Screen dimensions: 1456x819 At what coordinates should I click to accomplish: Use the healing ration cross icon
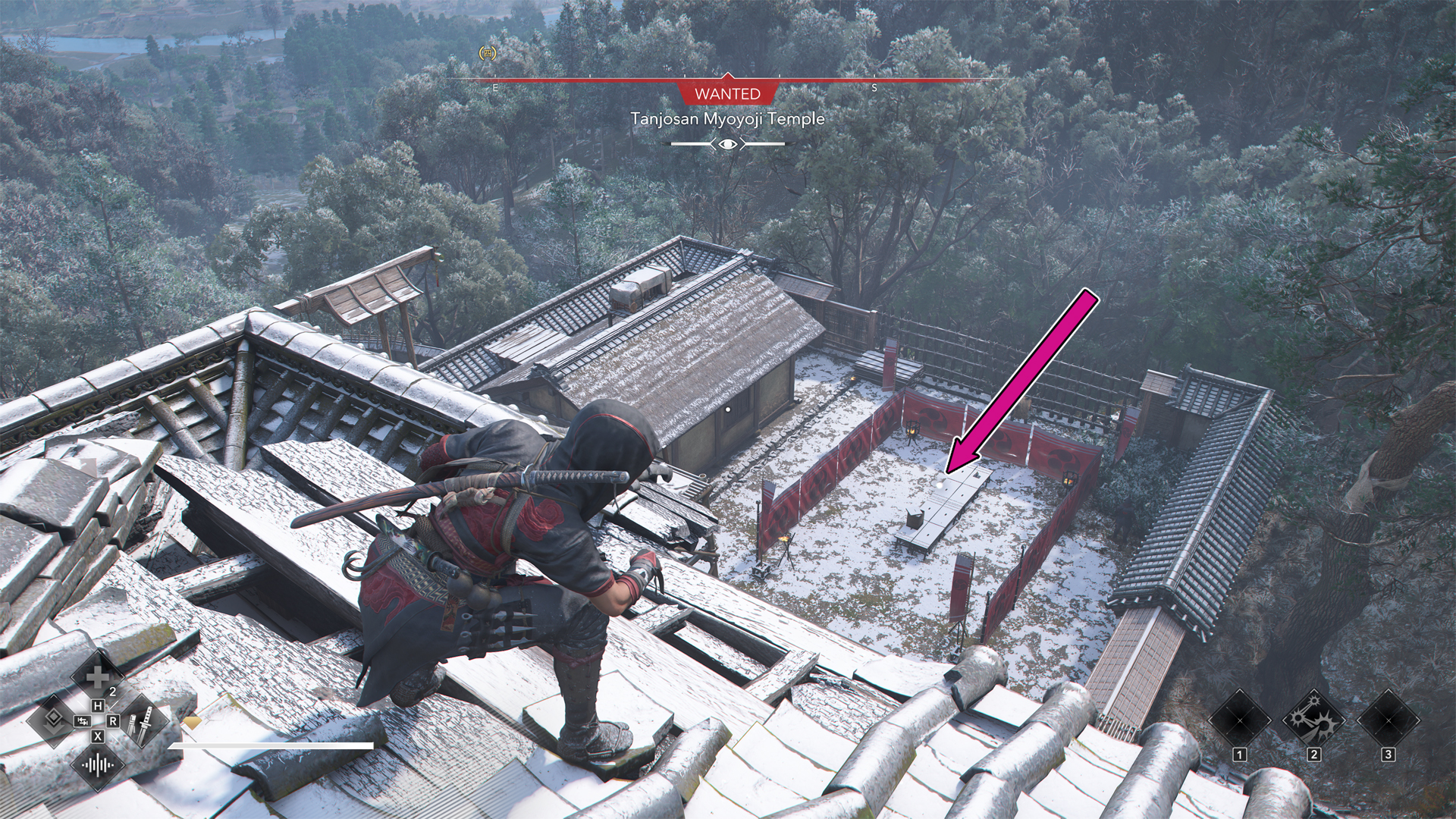pos(97,677)
